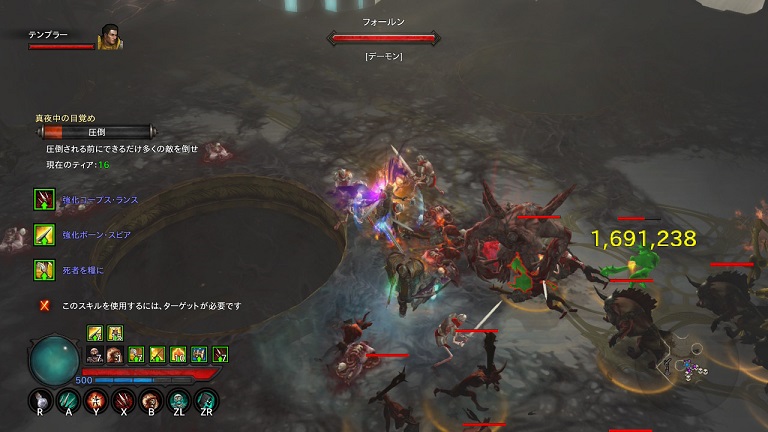Use the health potion skill slot
The height and width of the screenshot is (432, 768).
[x=39, y=401]
